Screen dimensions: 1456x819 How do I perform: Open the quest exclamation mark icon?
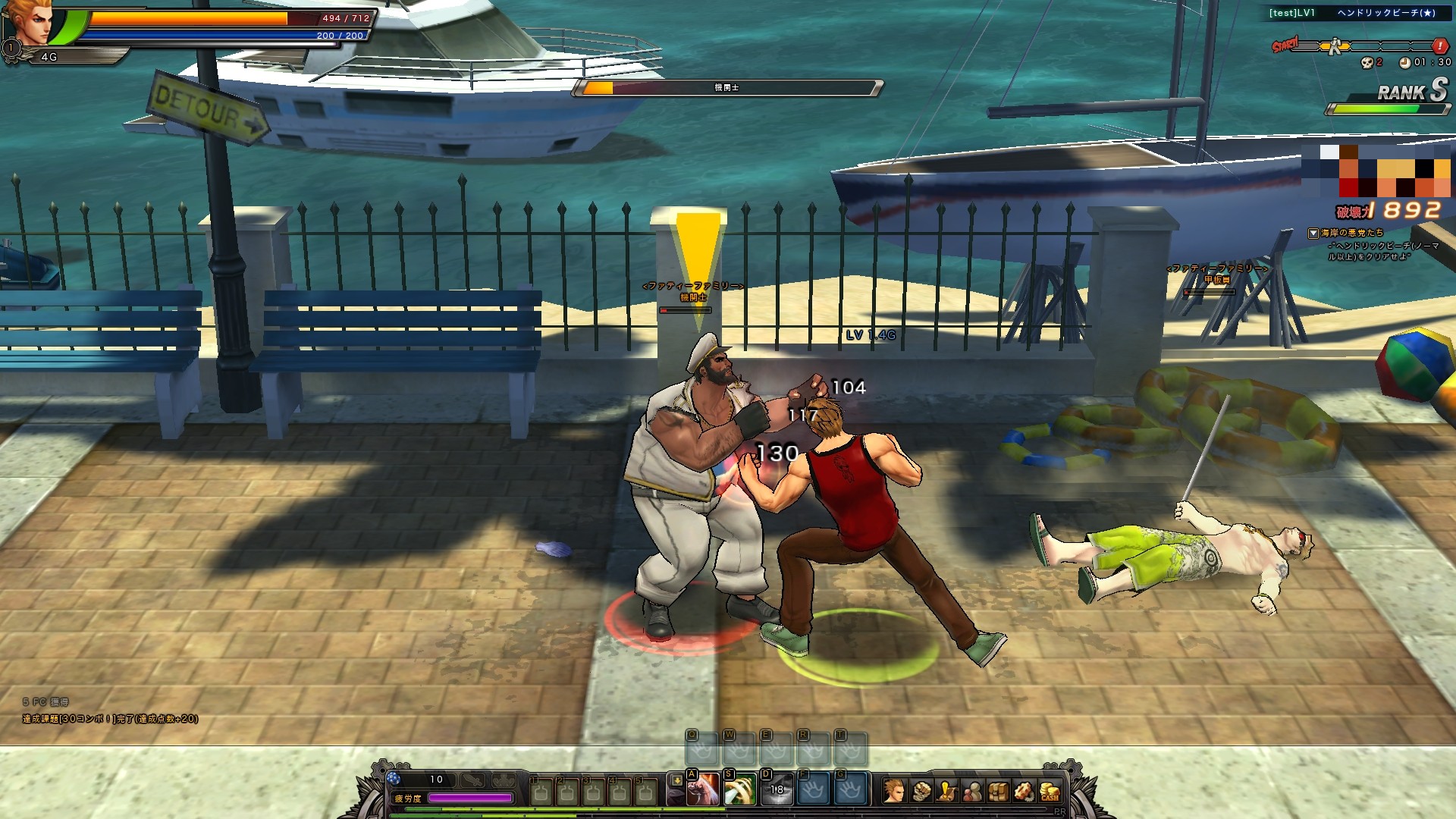coord(946,791)
